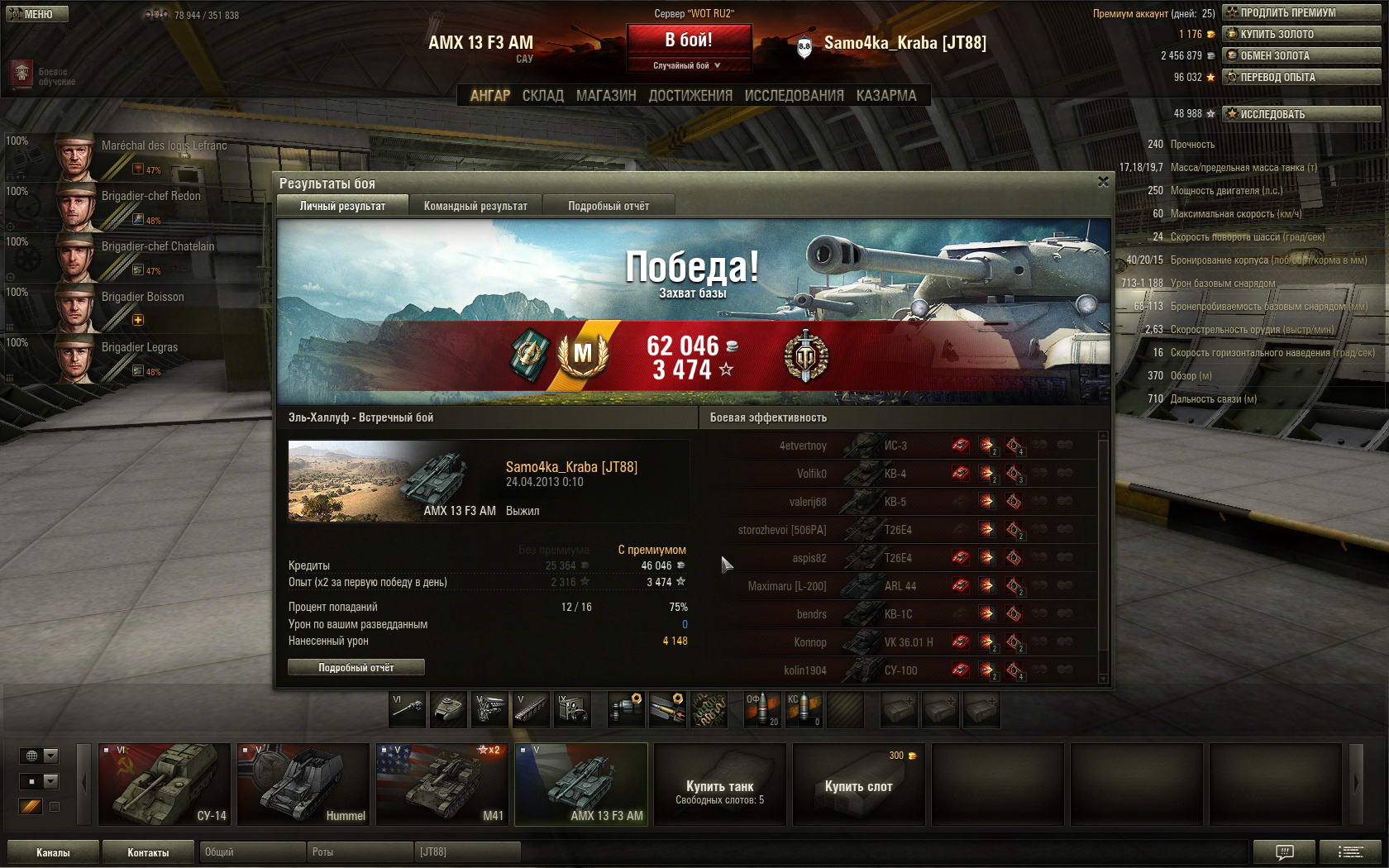Select the СУ-14 tank in carousel
Viewport: 1389px width, 868px height.
coord(164,784)
